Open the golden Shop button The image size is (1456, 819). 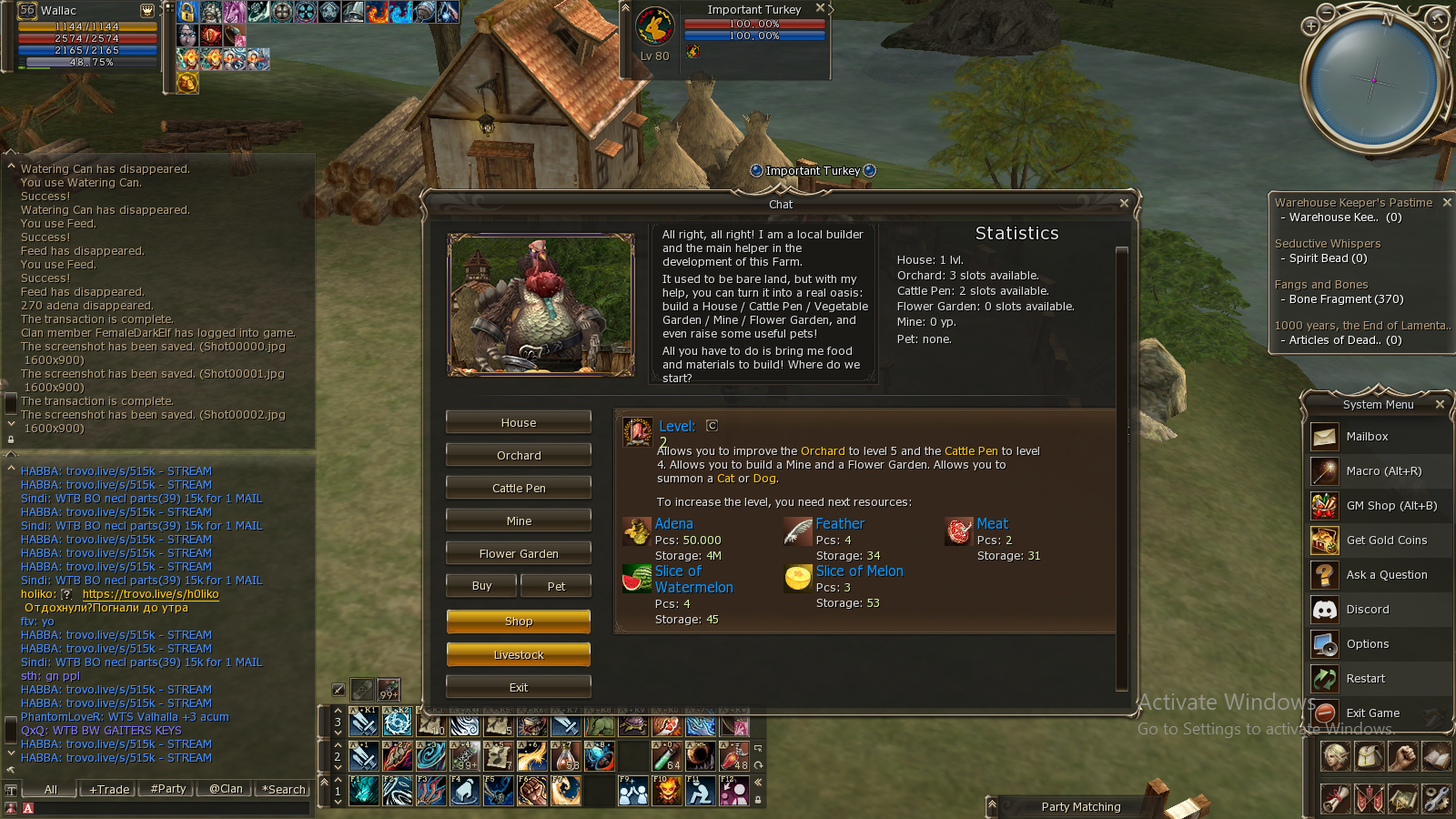tap(518, 621)
